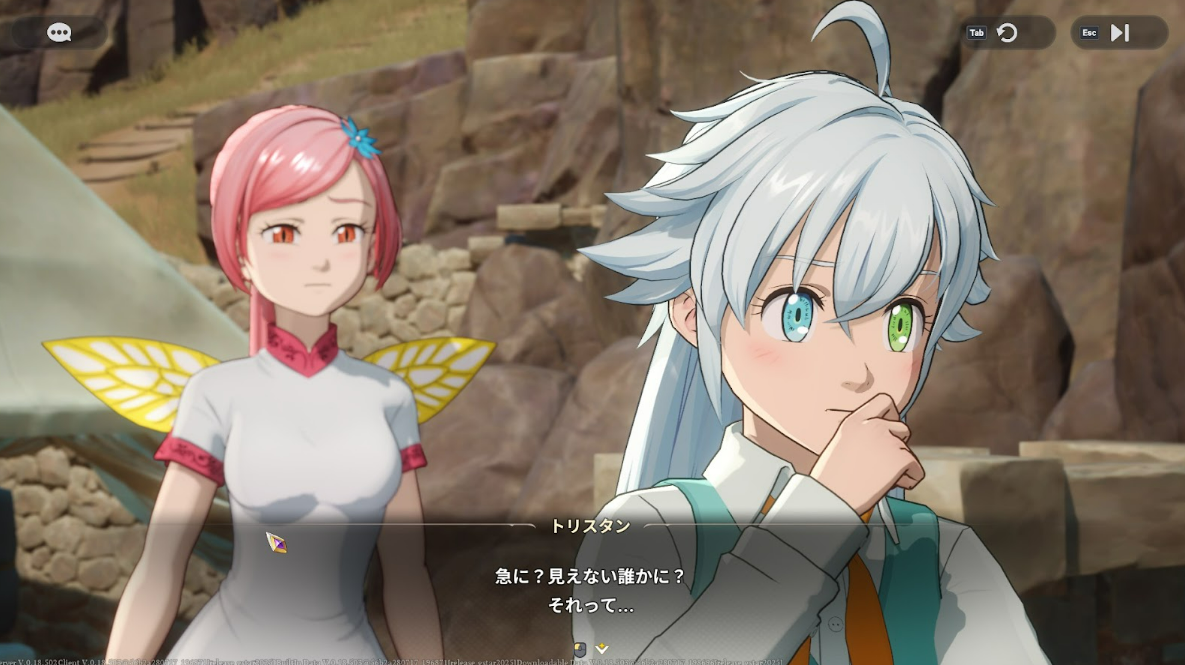This screenshot has width=1185, height=665.
Task: Skip the cutscene with the skip button
Action: click(1119, 33)
